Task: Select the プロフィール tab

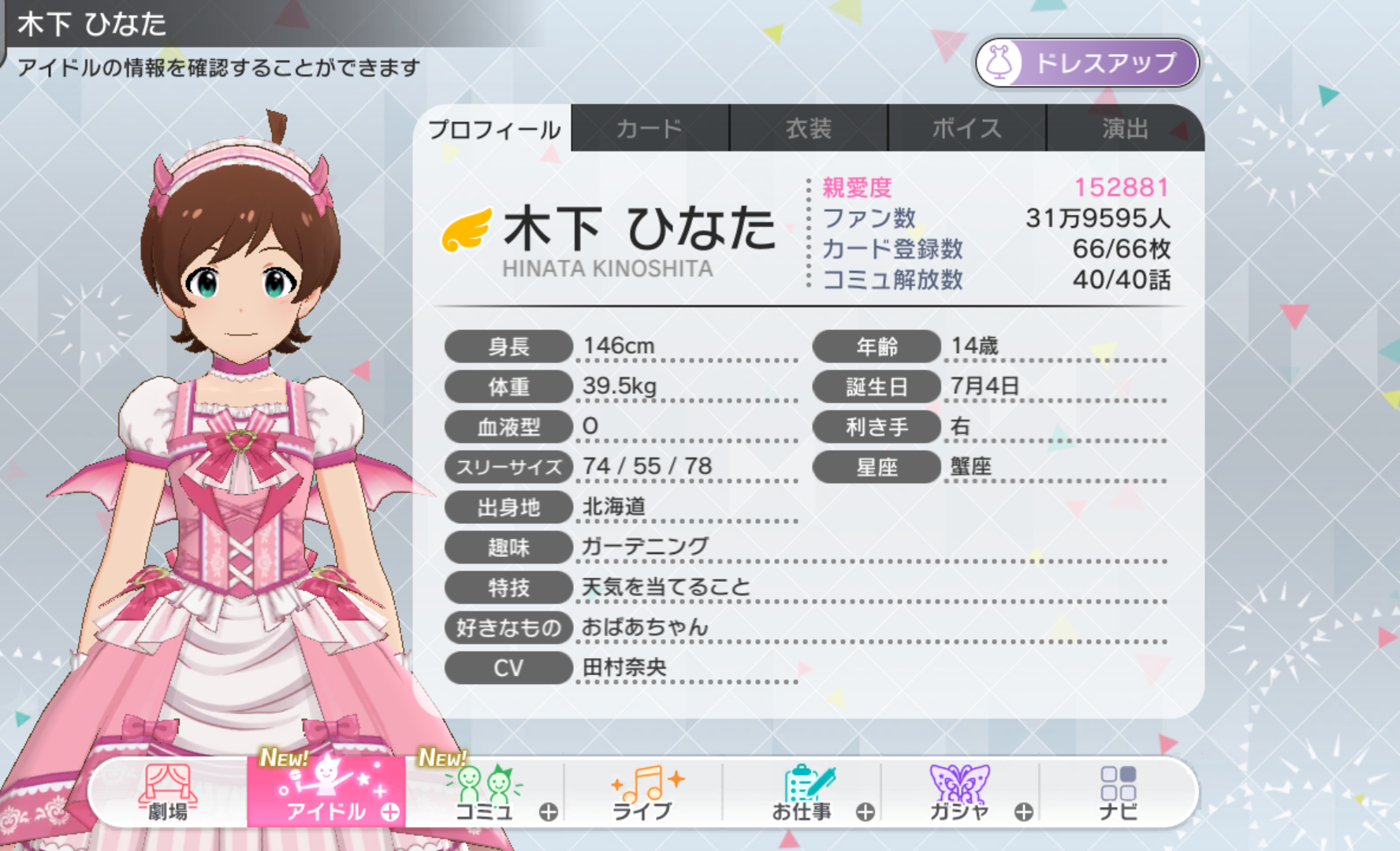Action: pos(494,128)
